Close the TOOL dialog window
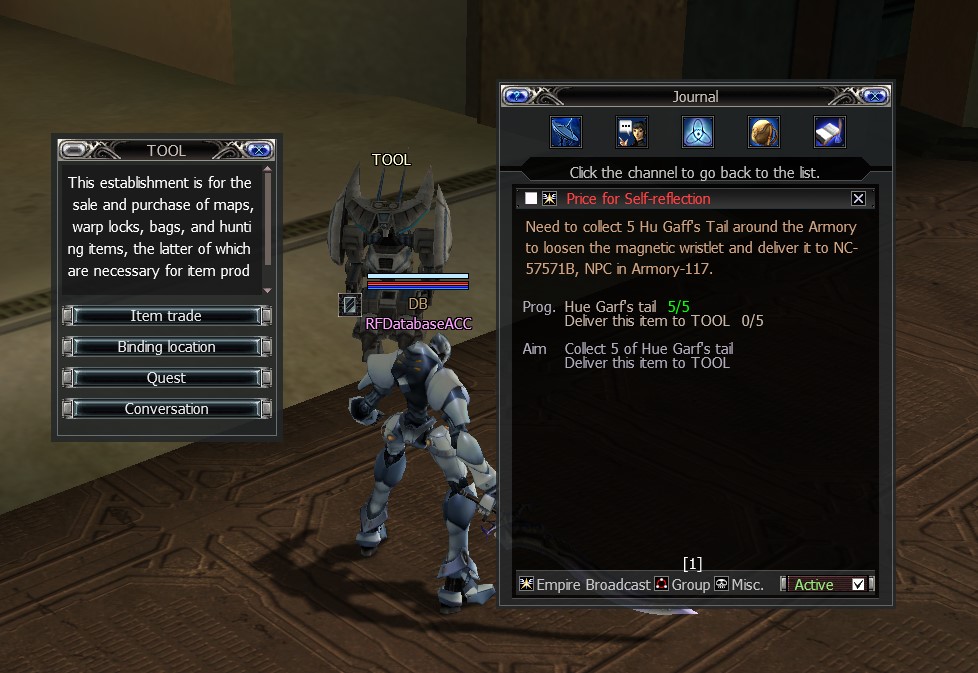 click(x=258, y=150)
